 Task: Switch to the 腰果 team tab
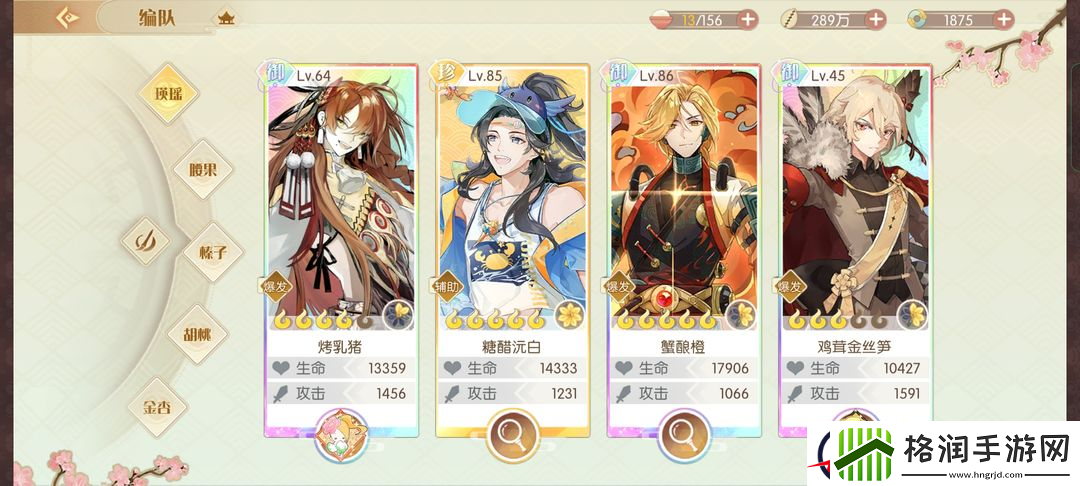tap(203, 170)
